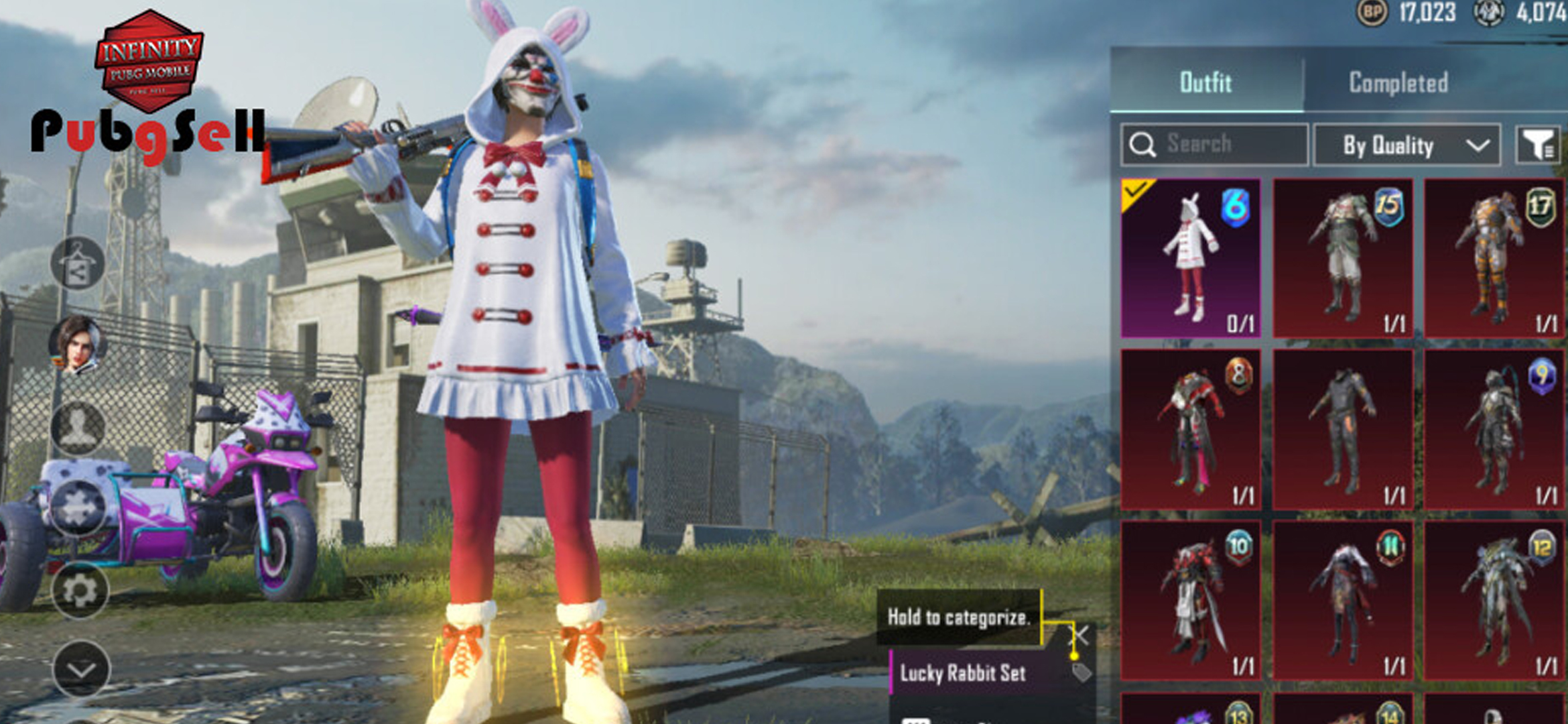Screen dimensions: 1568x724
Task: Choose the outfit marked with badge 9
Action: point(1494,429)
